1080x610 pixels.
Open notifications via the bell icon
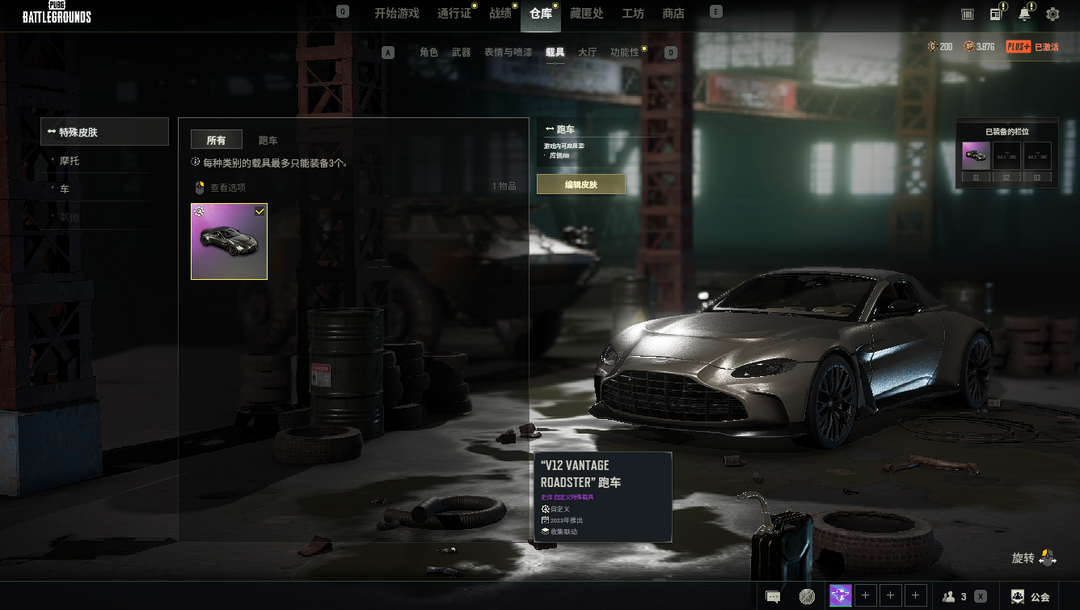1024,14
